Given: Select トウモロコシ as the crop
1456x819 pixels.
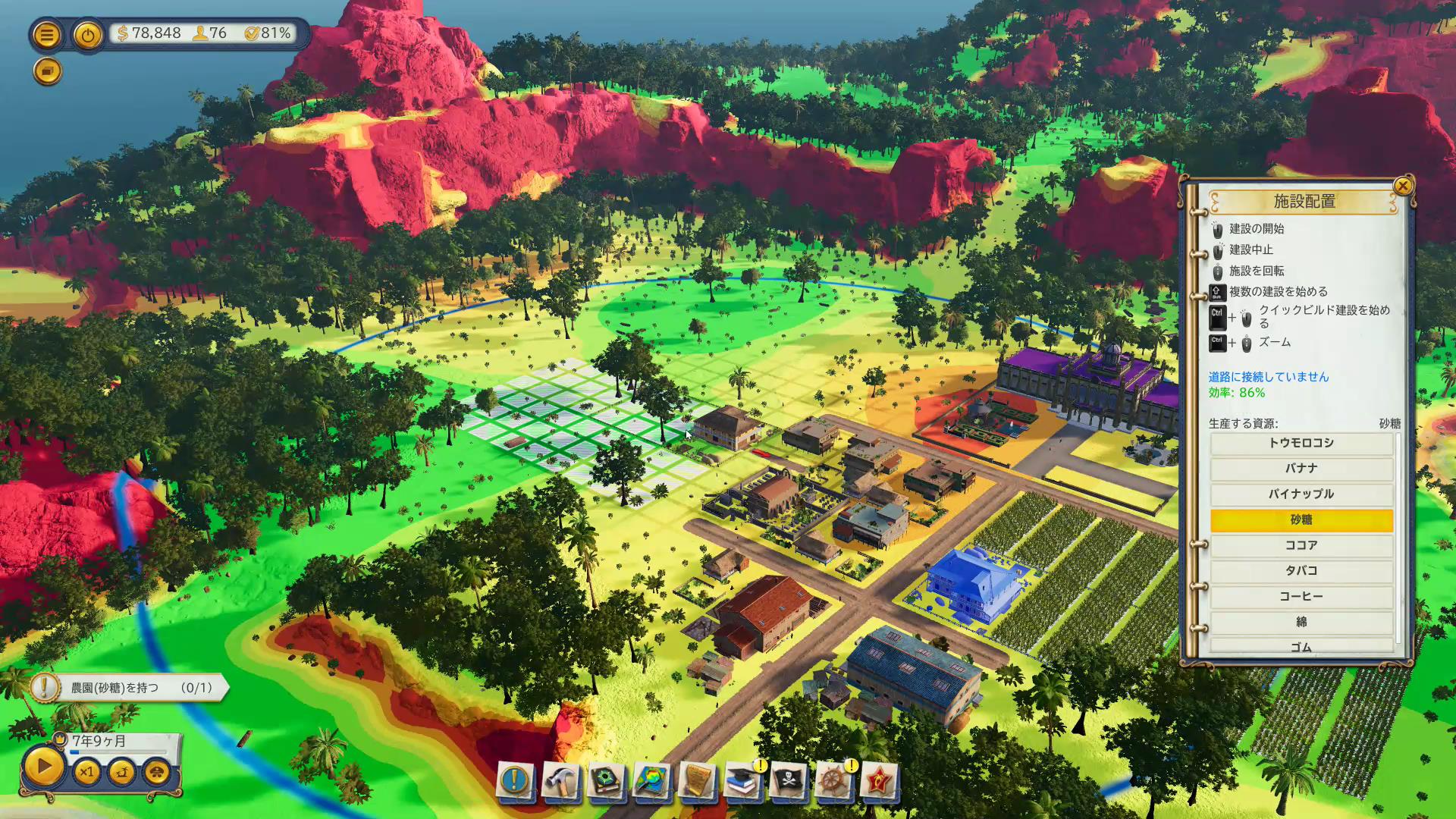Looking at the screenshot, I should [x=1301, y=443].
